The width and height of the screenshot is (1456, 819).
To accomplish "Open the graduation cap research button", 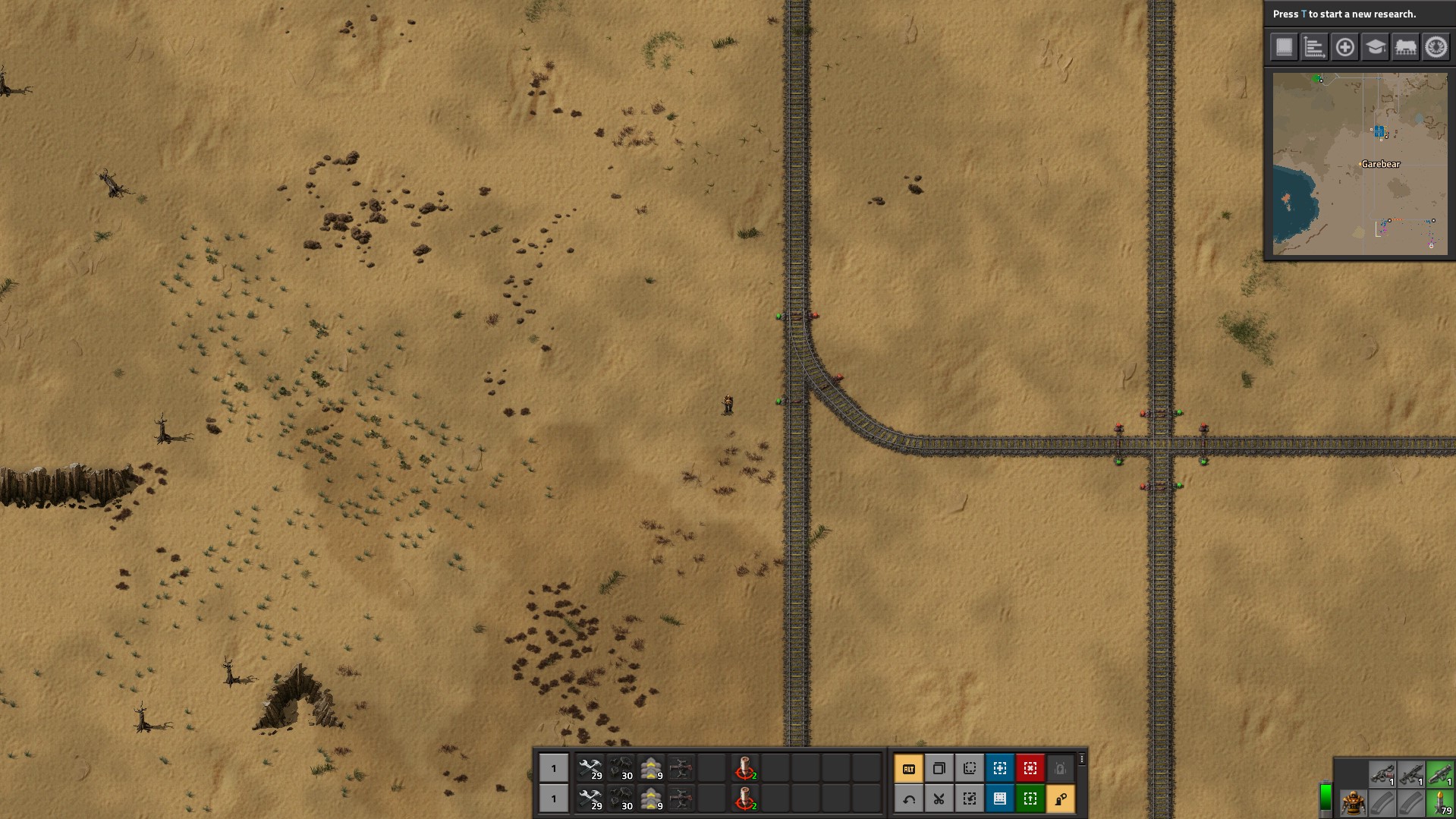I will point(1375,47).
